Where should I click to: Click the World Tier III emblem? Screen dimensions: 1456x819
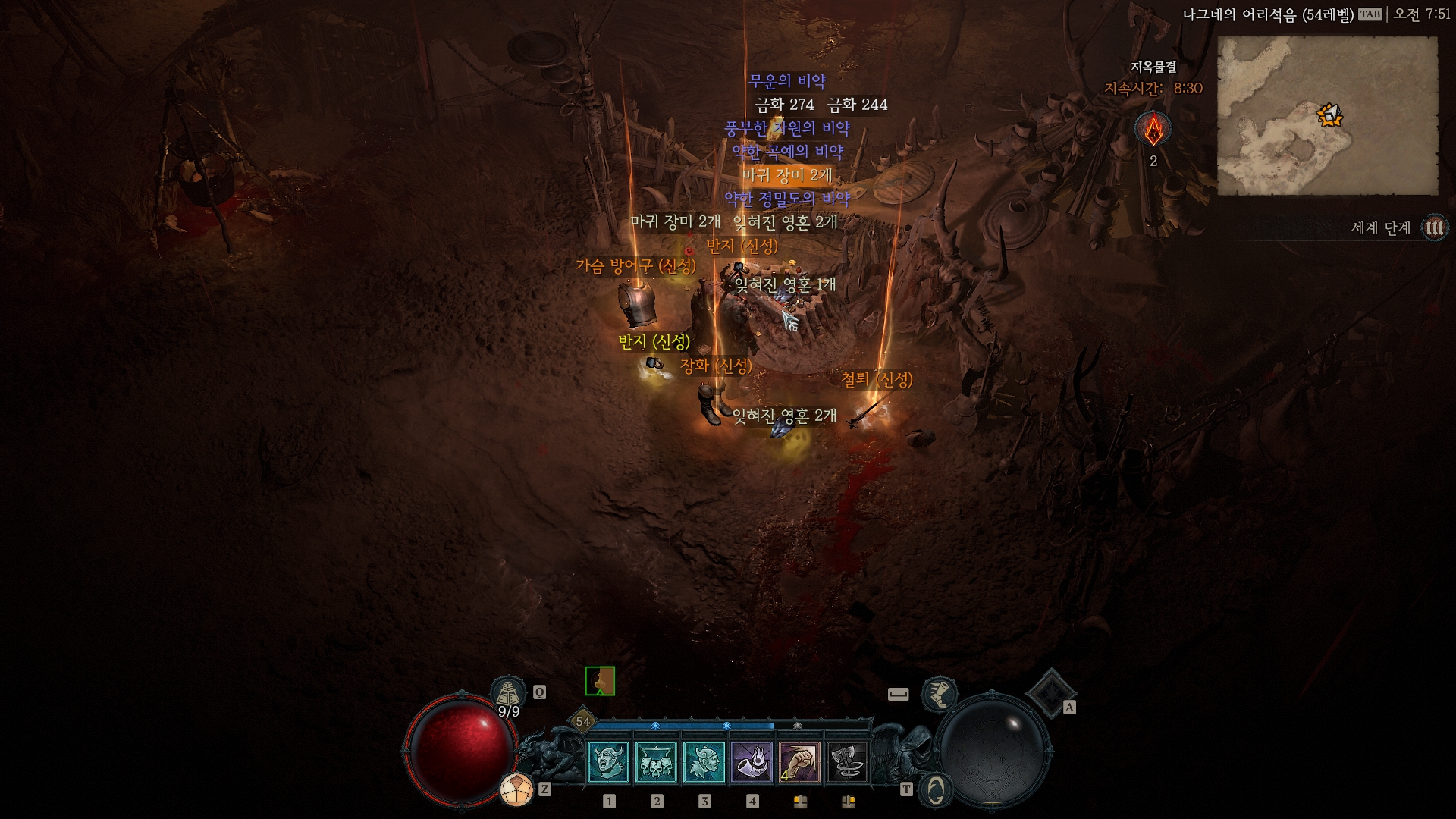[x=1434, y=227]
